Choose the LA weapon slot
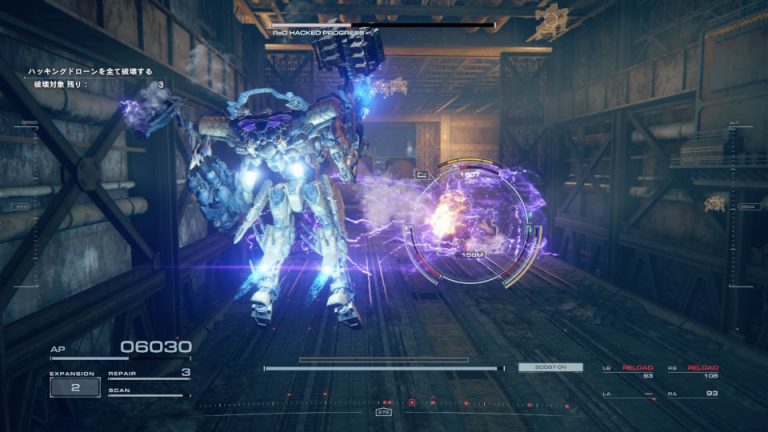The image size is (768, 432). 627,394
